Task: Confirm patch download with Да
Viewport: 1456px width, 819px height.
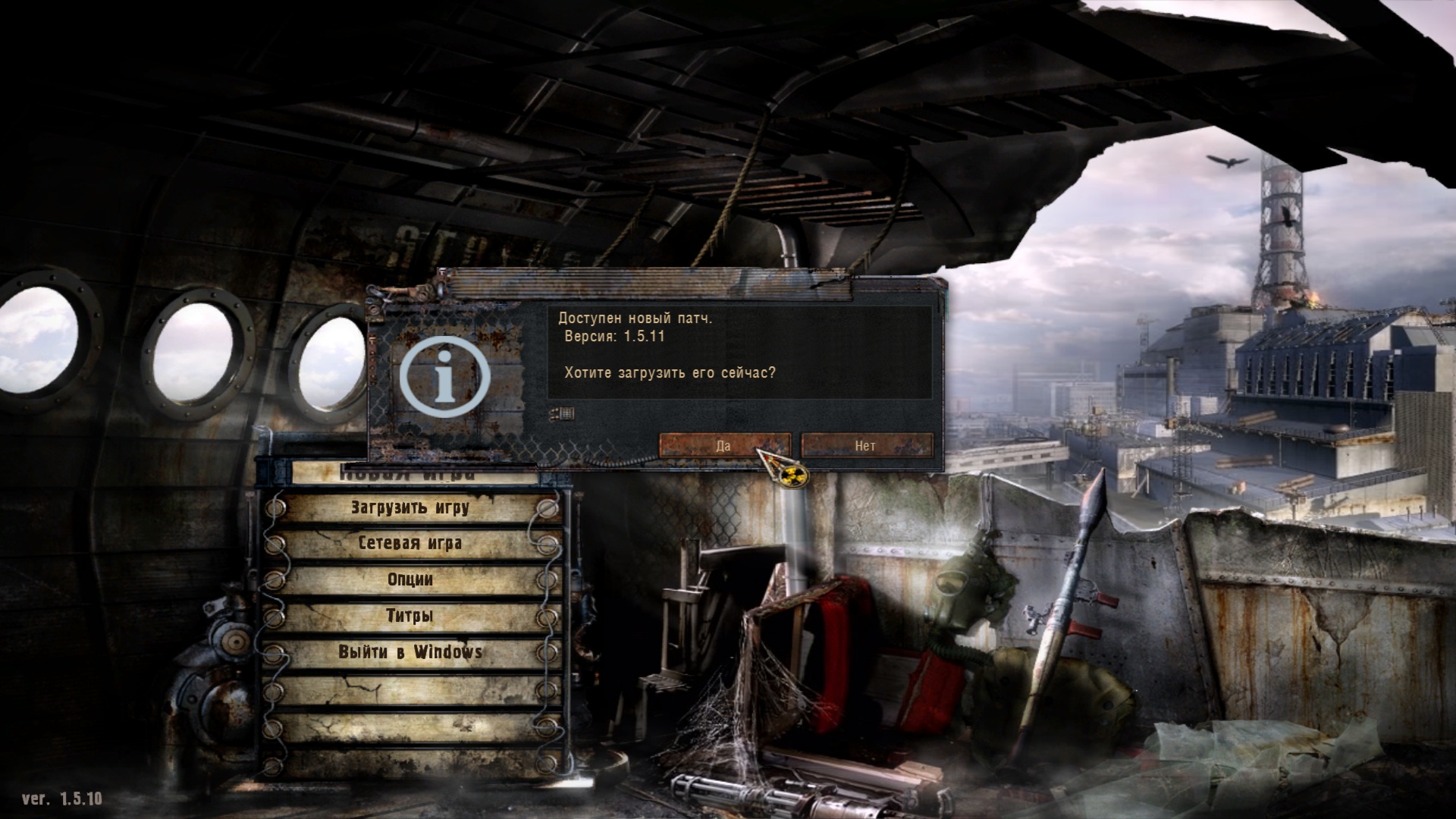Action: click(723, 446)
